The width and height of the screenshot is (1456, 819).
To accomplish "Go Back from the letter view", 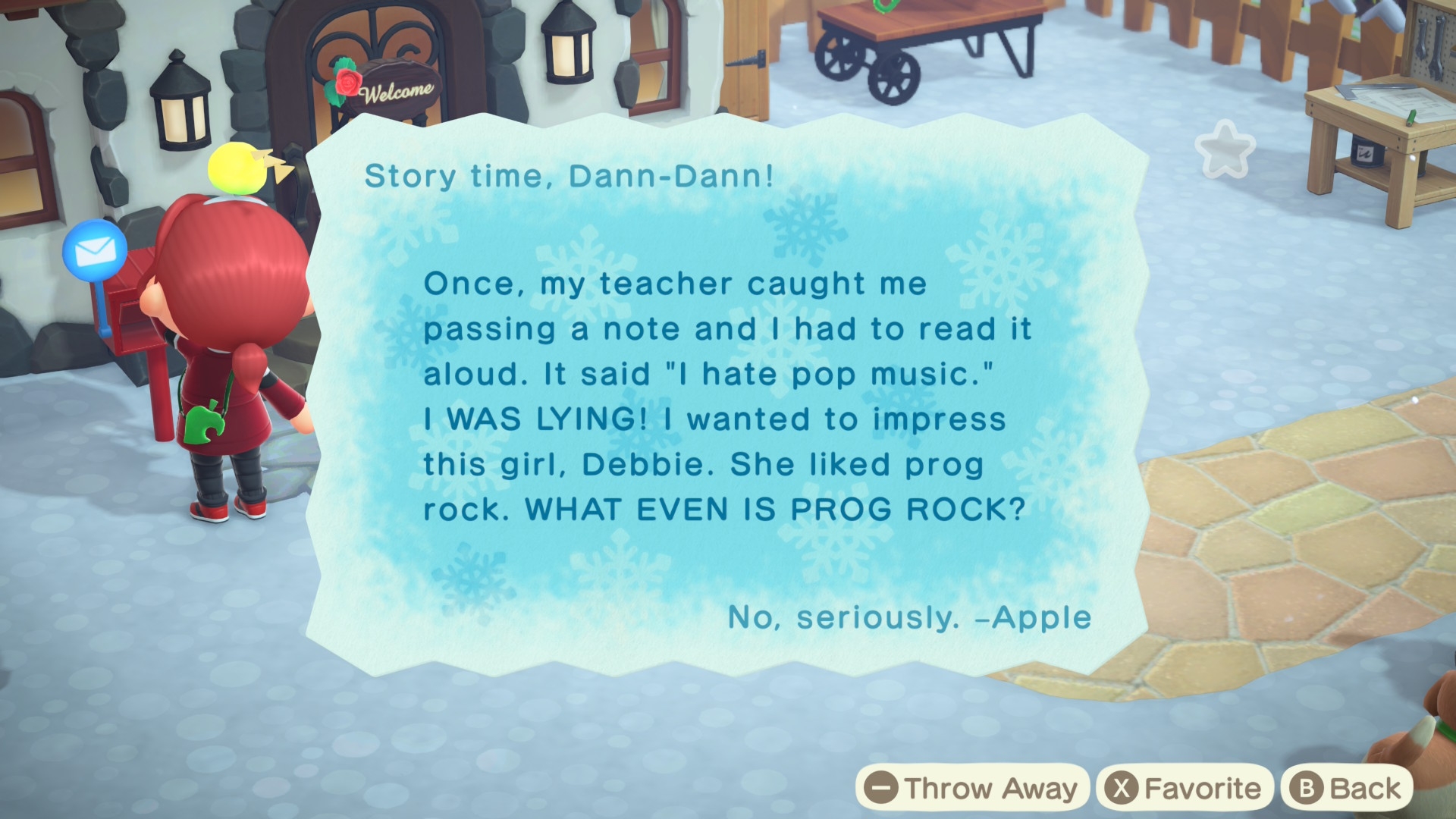I will pos(1347,789).
